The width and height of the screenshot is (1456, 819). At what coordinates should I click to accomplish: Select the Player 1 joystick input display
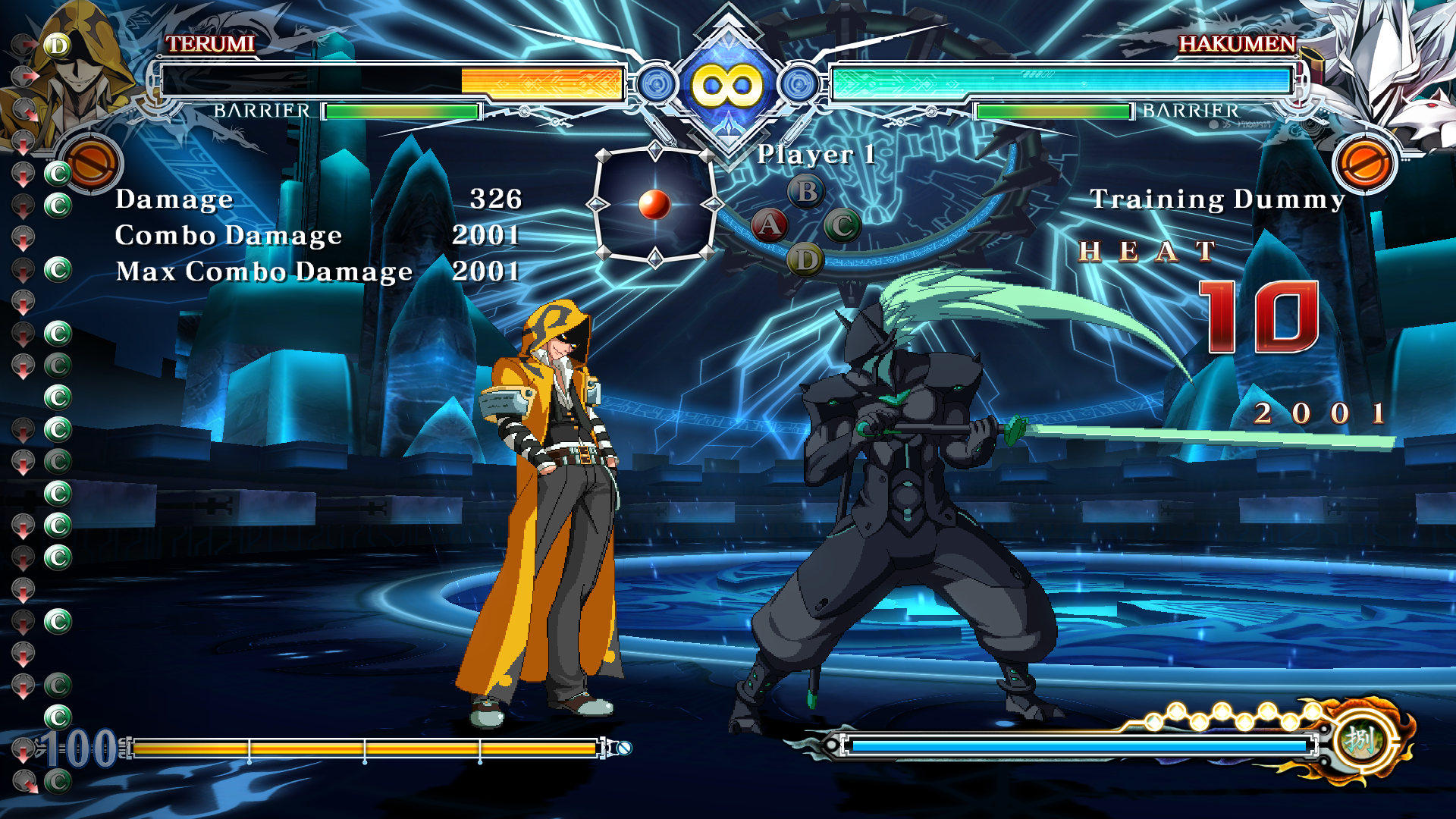pos(654,205)
